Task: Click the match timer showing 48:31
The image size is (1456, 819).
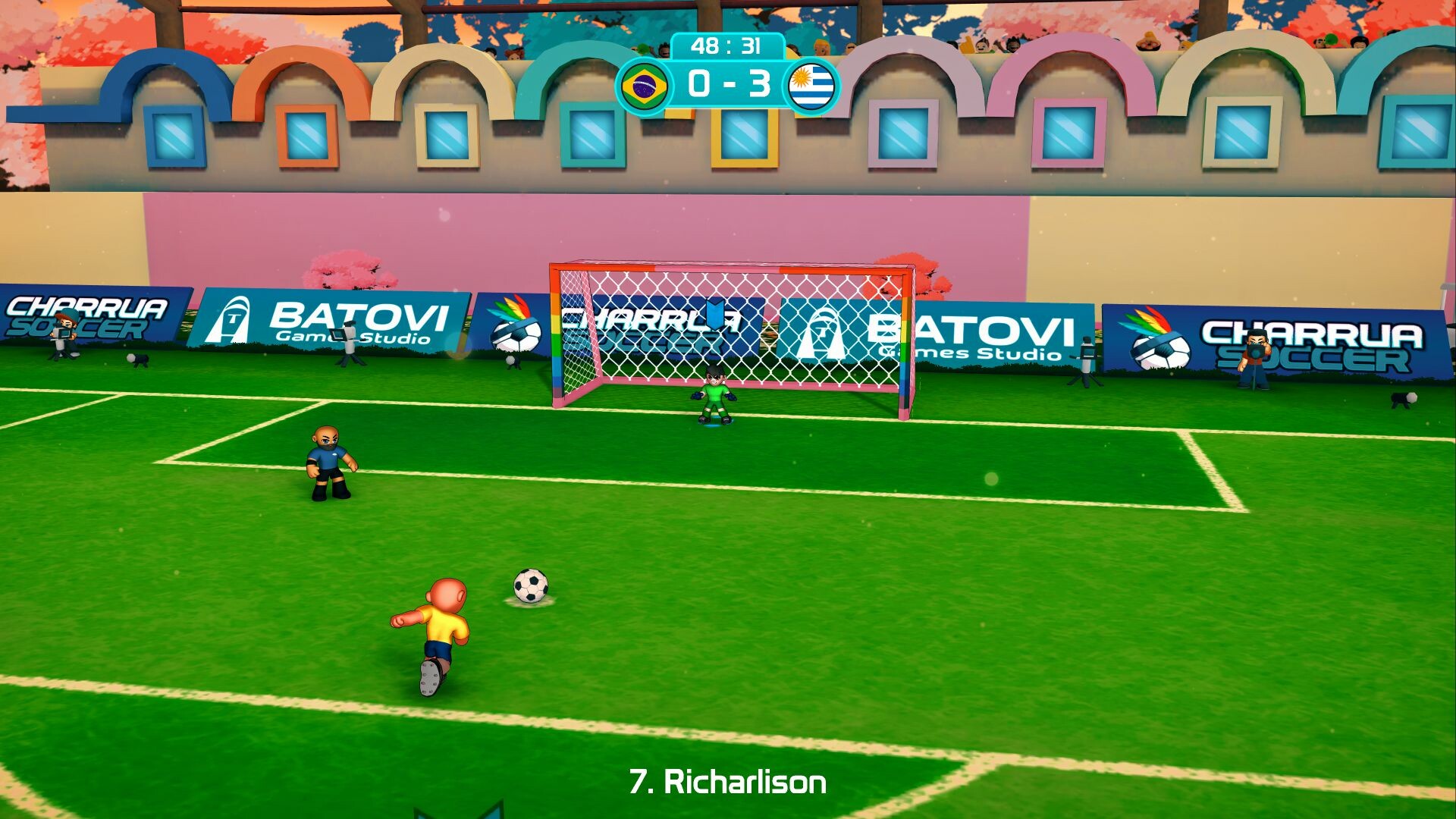Action: pos(726,45)
